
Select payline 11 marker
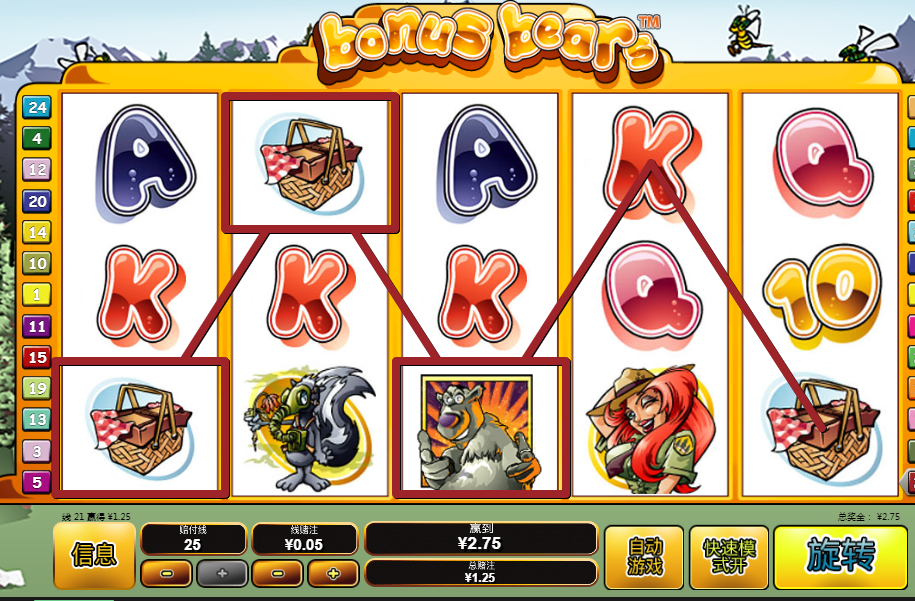point(37,326)
